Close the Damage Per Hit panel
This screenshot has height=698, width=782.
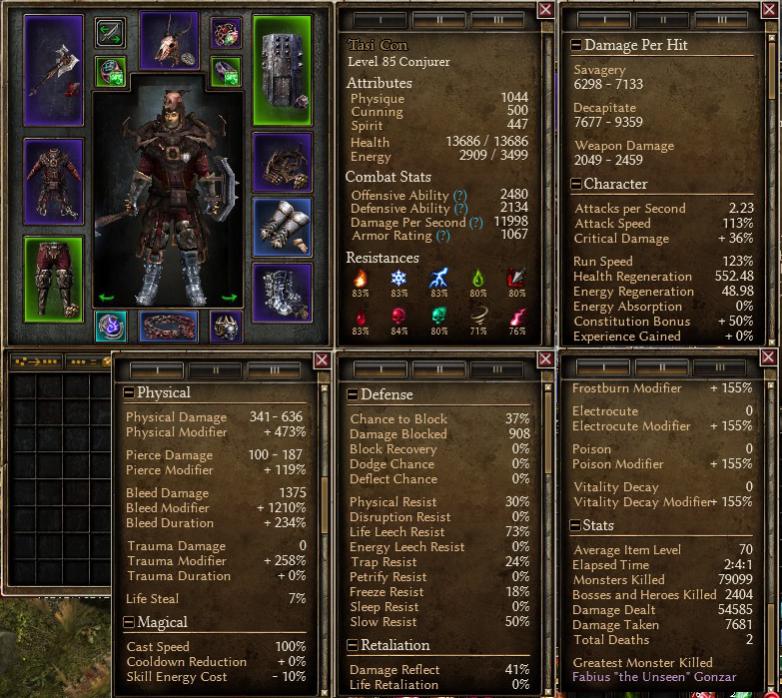[x=768, y=10]
